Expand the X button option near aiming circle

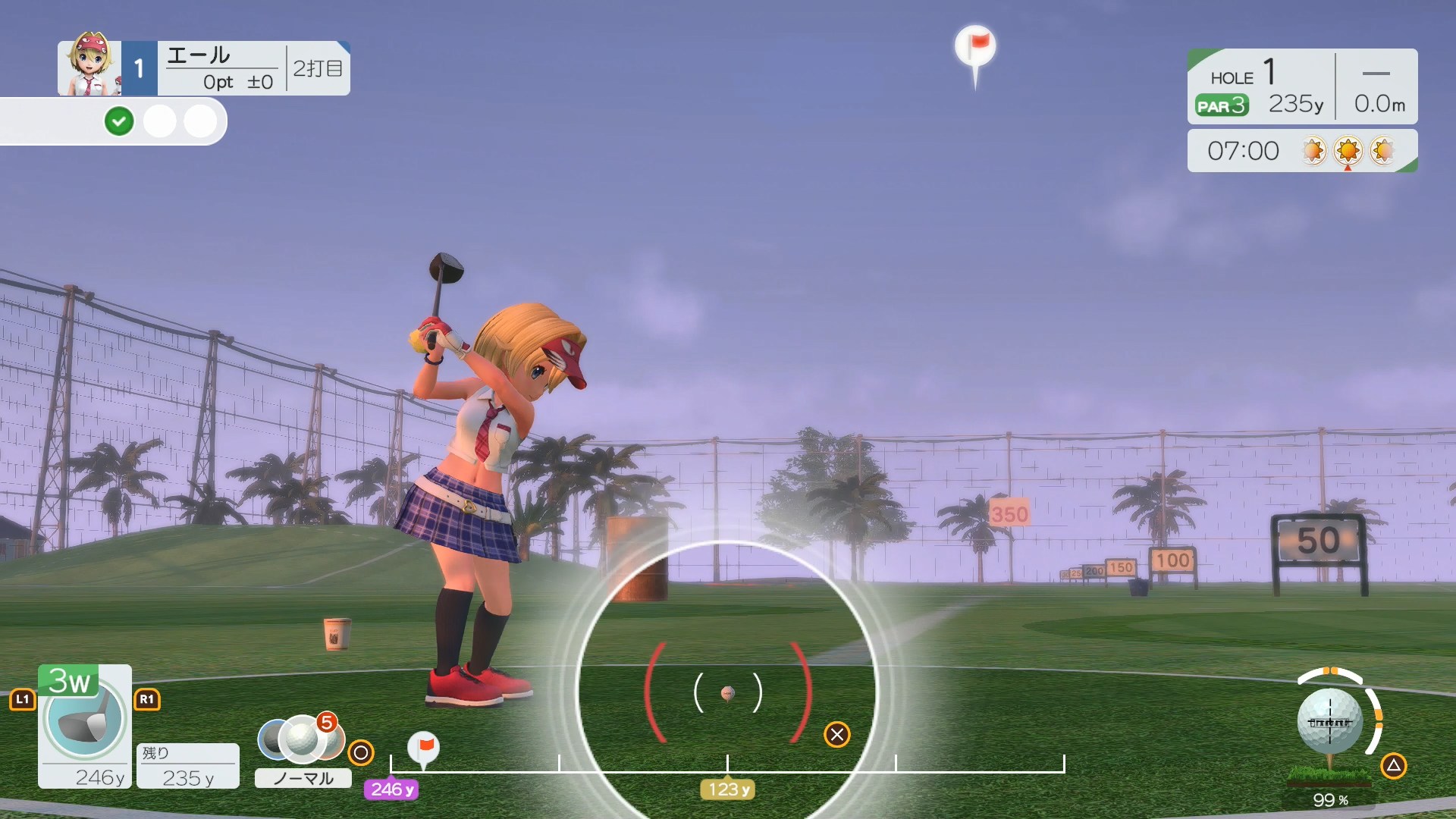click(837, 734)
